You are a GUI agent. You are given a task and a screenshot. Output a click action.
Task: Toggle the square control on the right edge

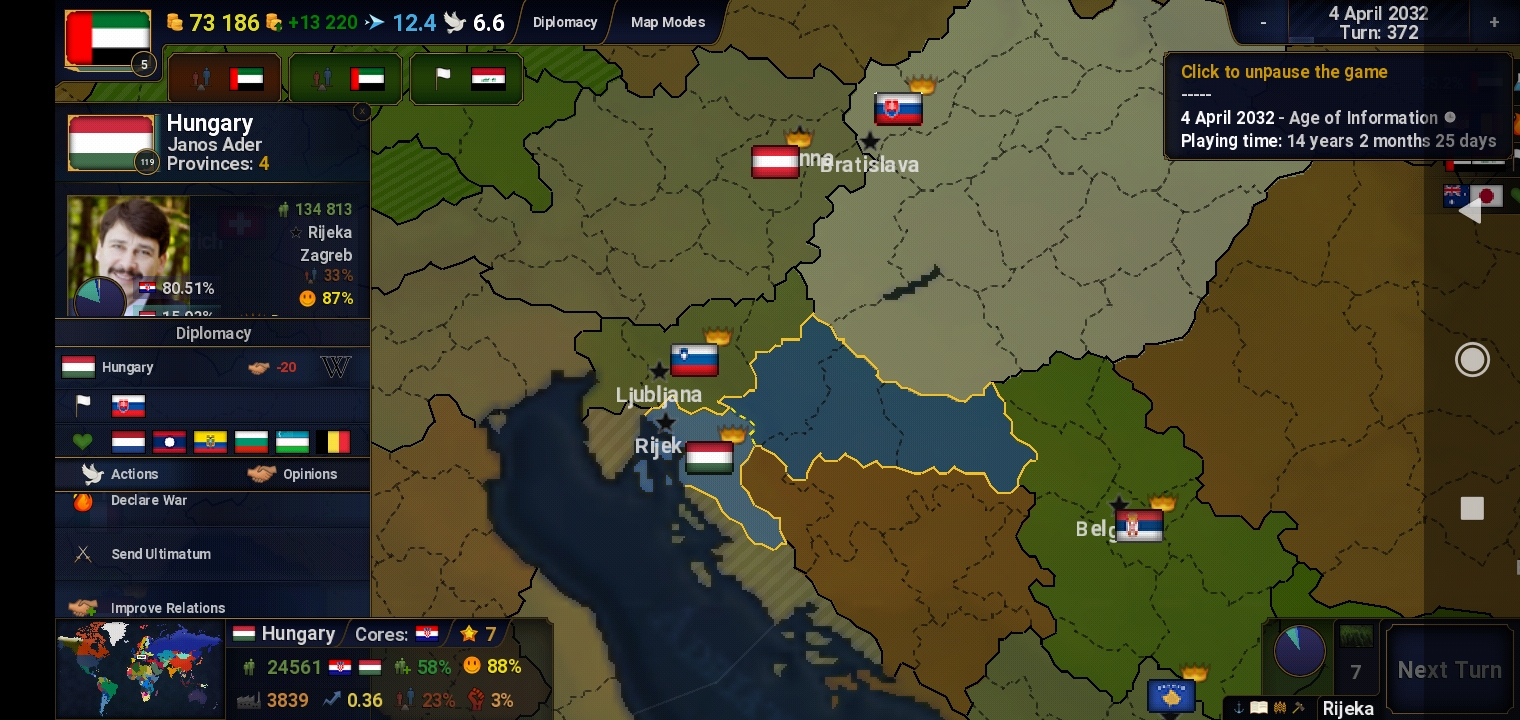point(1472,508)
